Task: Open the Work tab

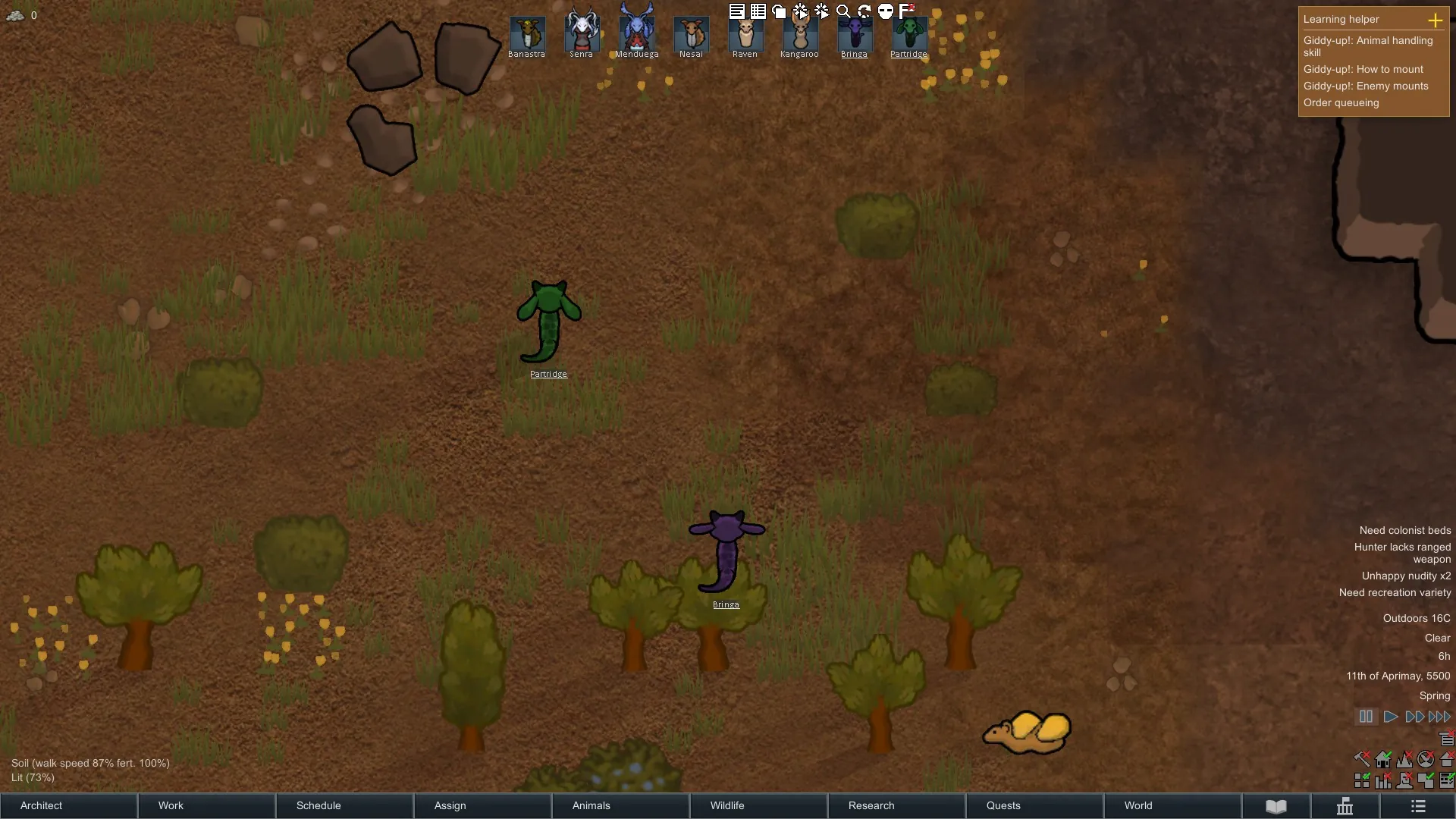Action: [206, 805]
